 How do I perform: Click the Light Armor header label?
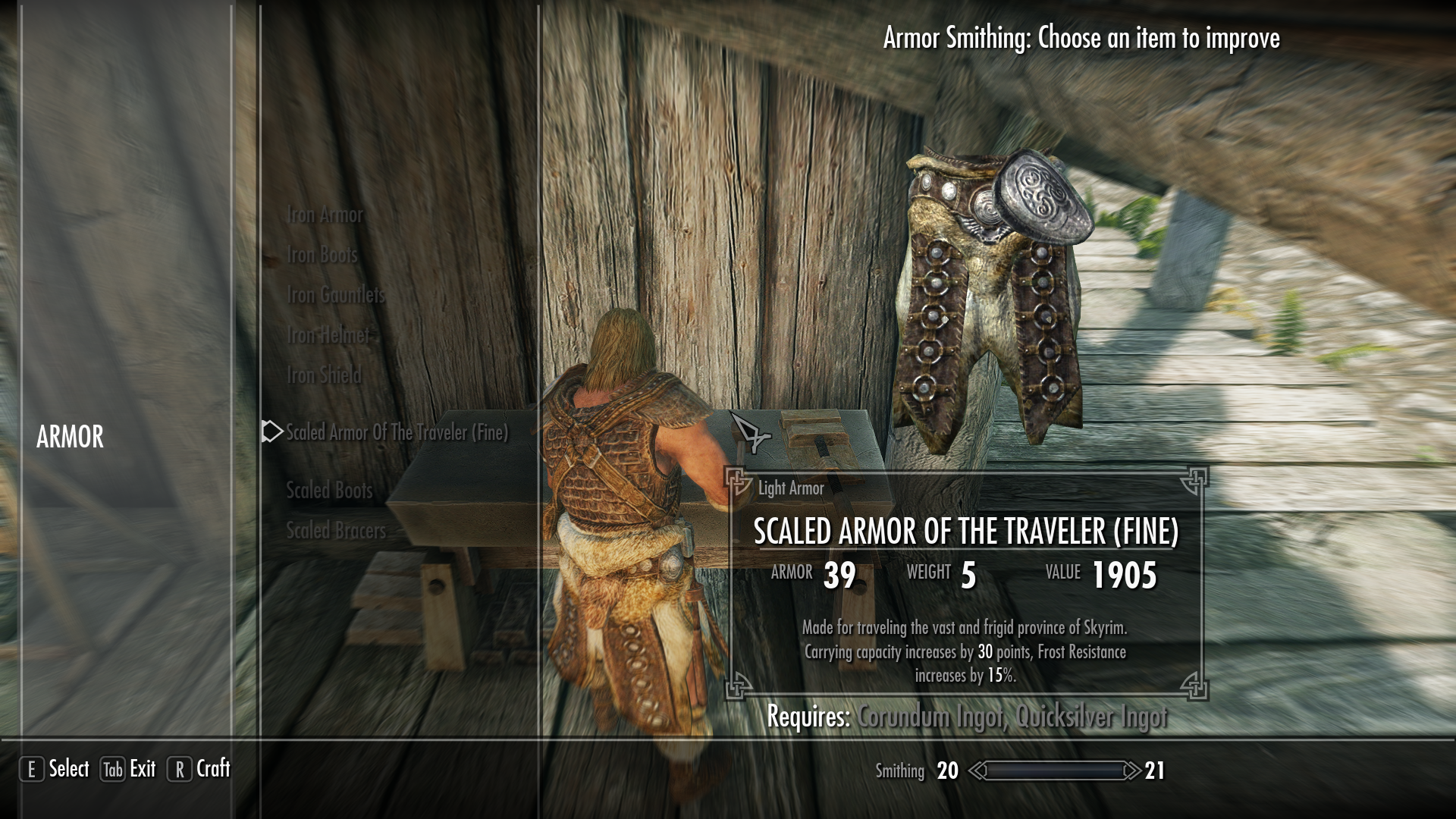[790, 488]
